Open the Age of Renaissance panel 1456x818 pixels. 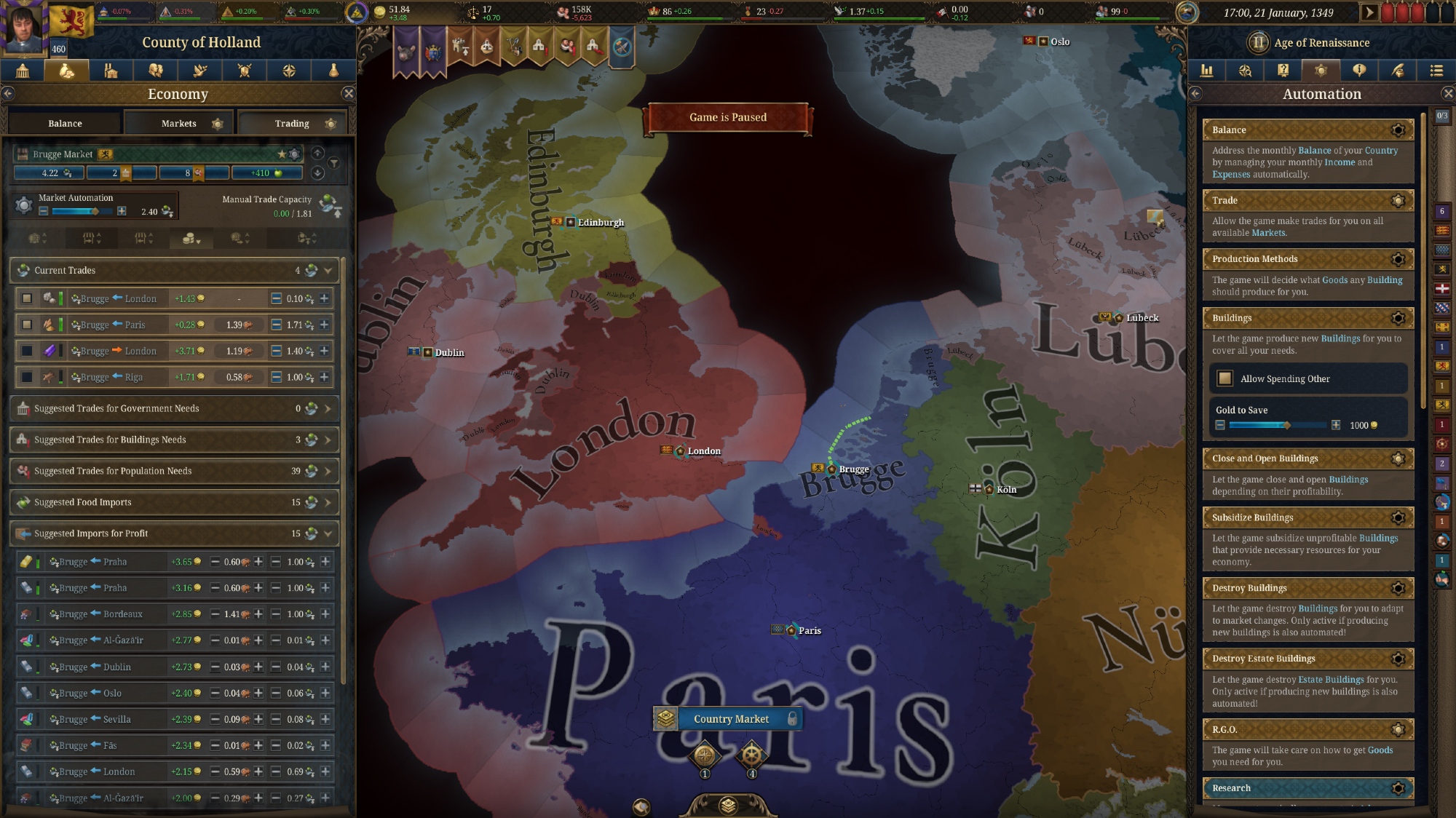[1321, 43]
